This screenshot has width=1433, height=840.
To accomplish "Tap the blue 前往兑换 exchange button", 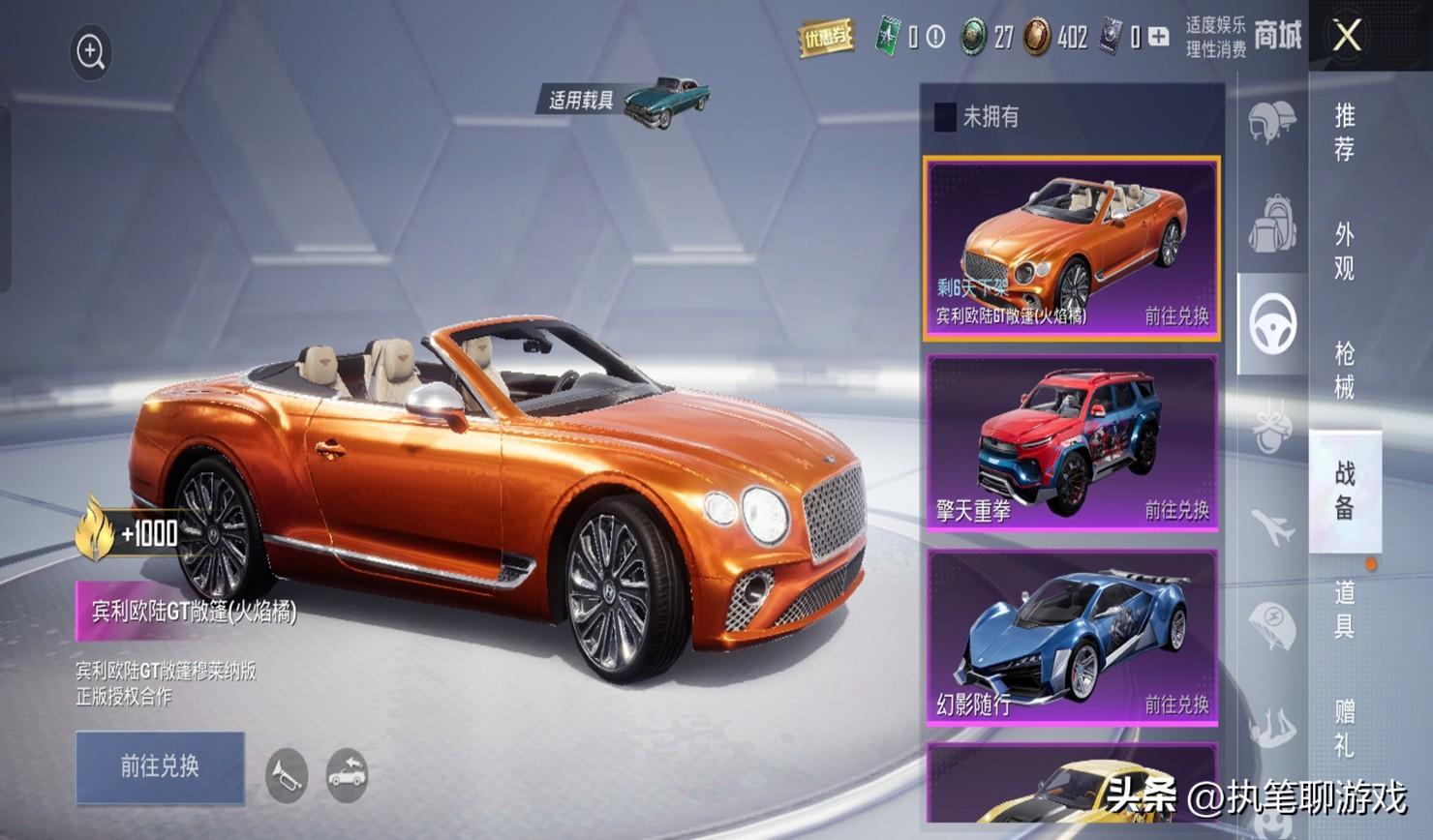I will pyautogui.click(x=160, y=766).
